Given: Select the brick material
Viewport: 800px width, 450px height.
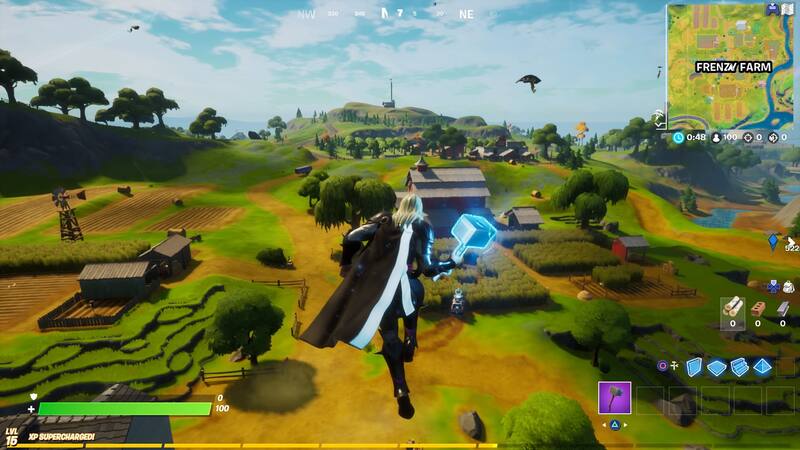Looking at the screenshot, I should tap(757, 308).
